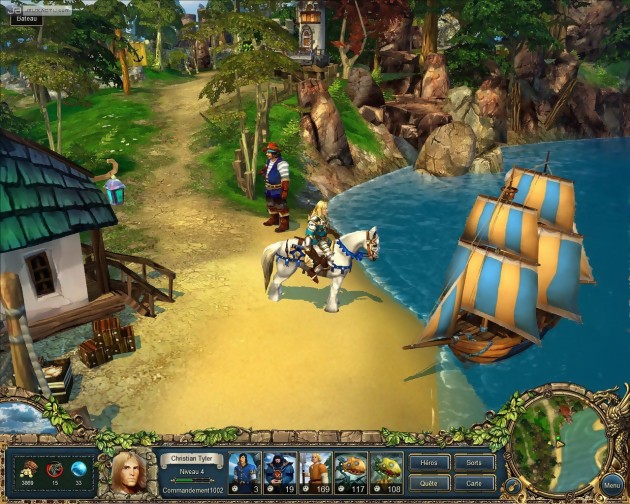Viewport: 630px width, 504px height.
Task: Select the troop slot with 3 units
Action: tap(243, 472)
